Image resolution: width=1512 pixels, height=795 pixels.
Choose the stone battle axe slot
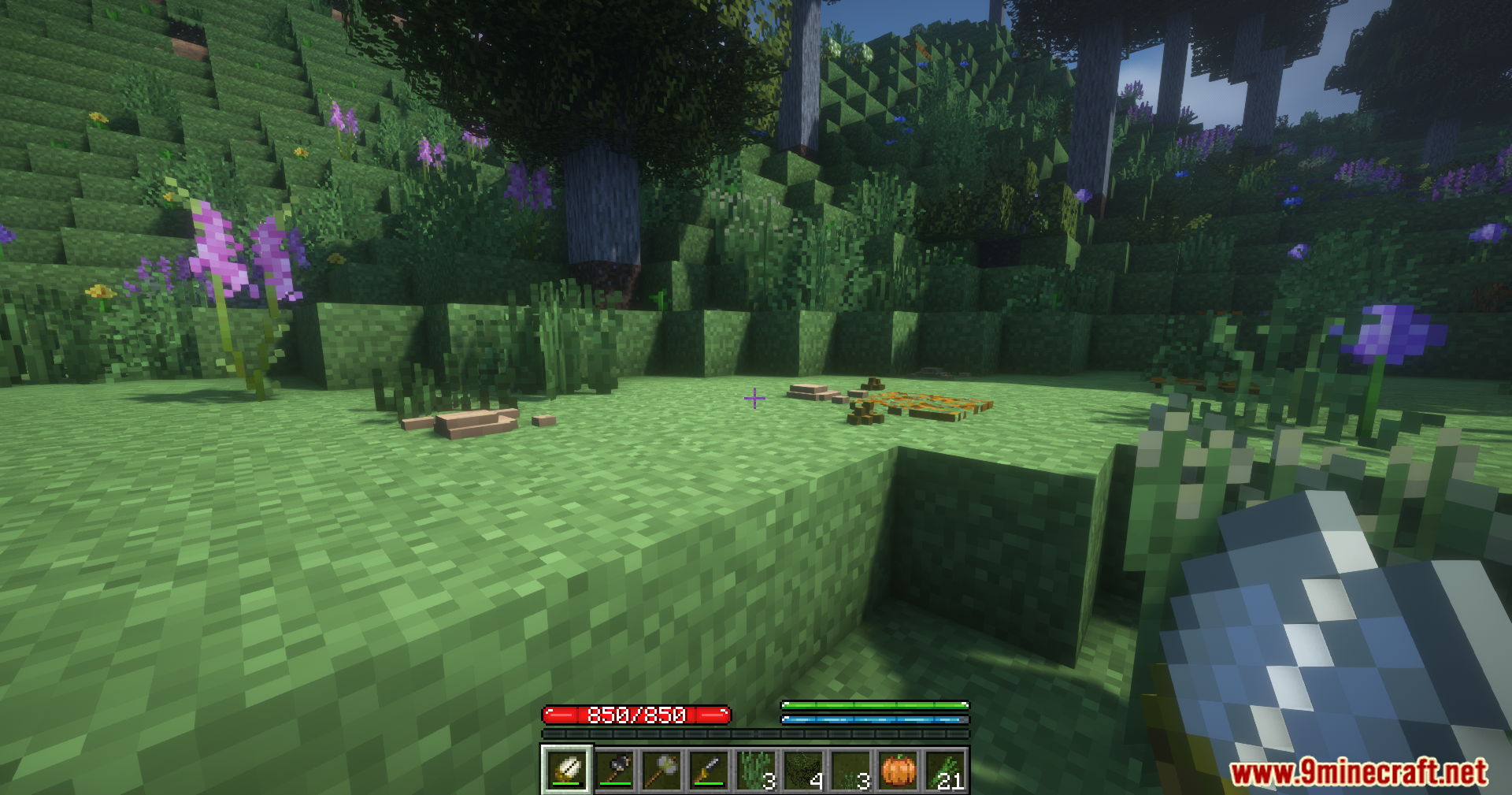click(x=662, y=770)
